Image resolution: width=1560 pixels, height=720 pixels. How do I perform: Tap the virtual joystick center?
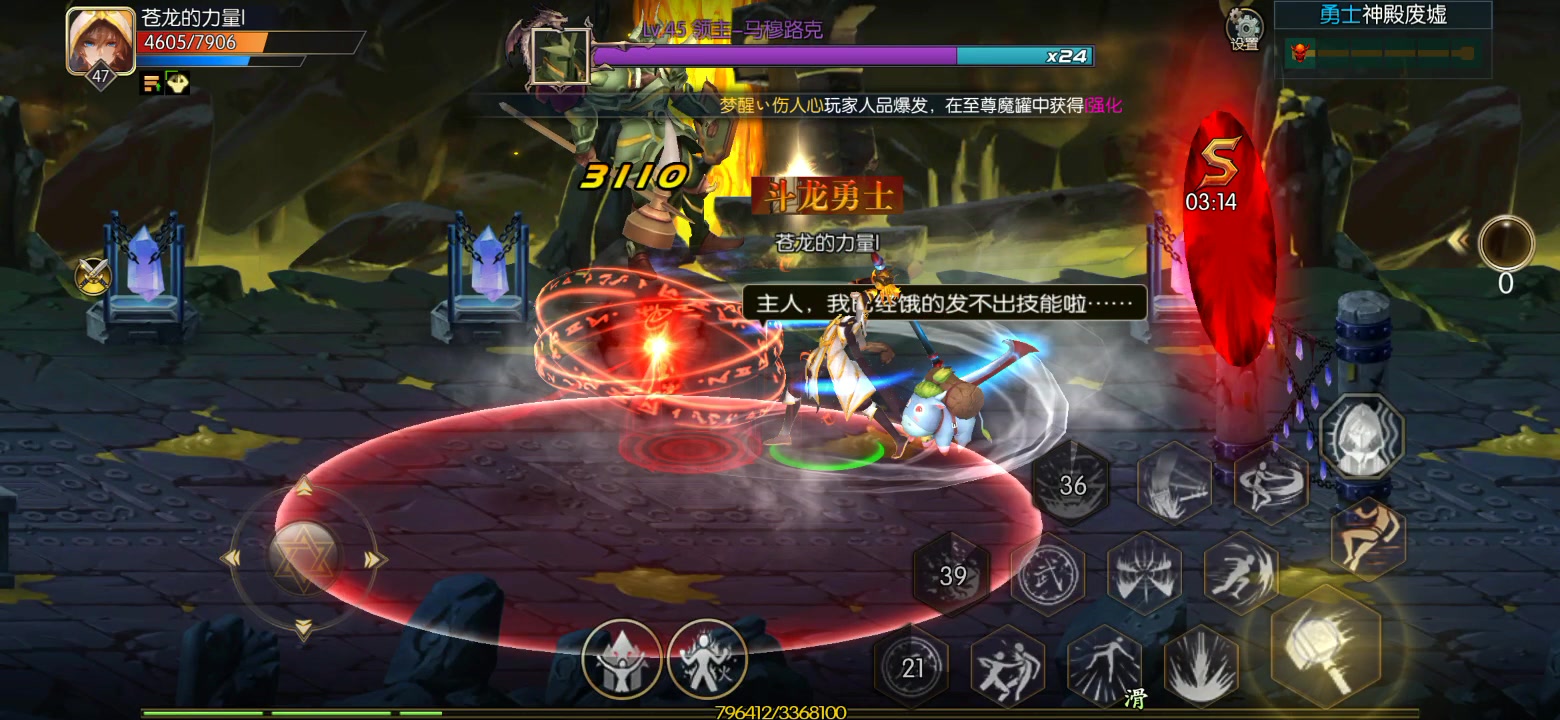[304, 558]
